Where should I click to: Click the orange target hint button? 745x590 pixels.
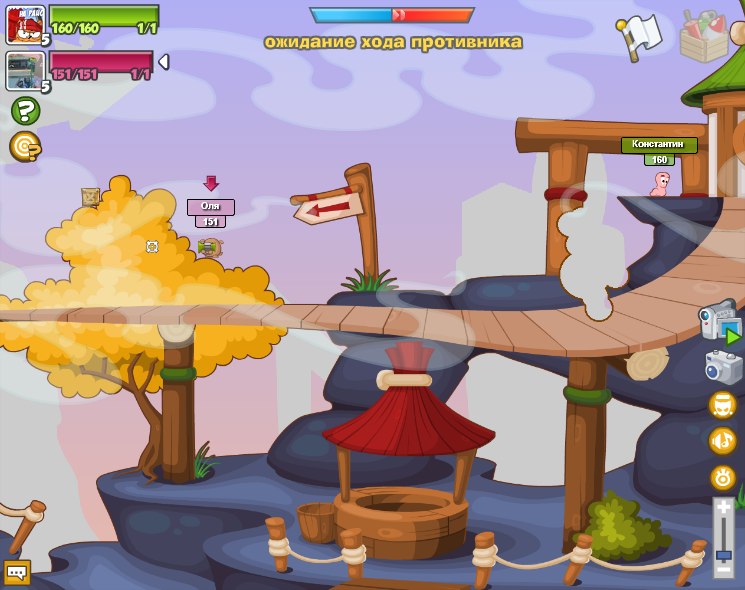click(25, 147)
